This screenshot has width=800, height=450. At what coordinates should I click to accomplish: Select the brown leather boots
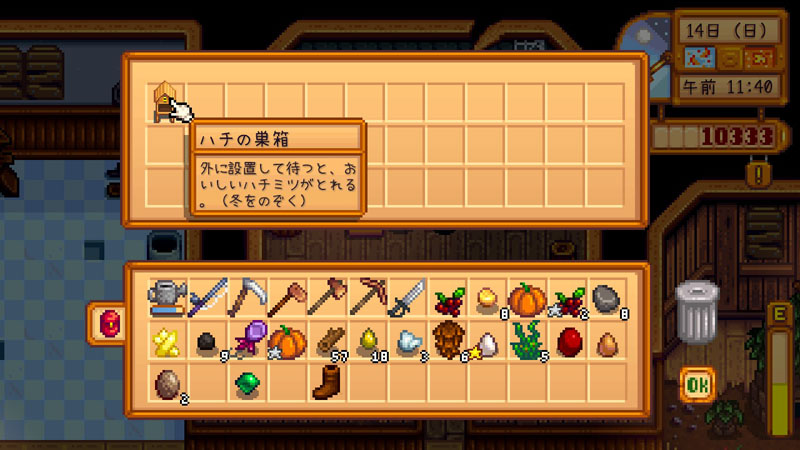pos(326,381)
